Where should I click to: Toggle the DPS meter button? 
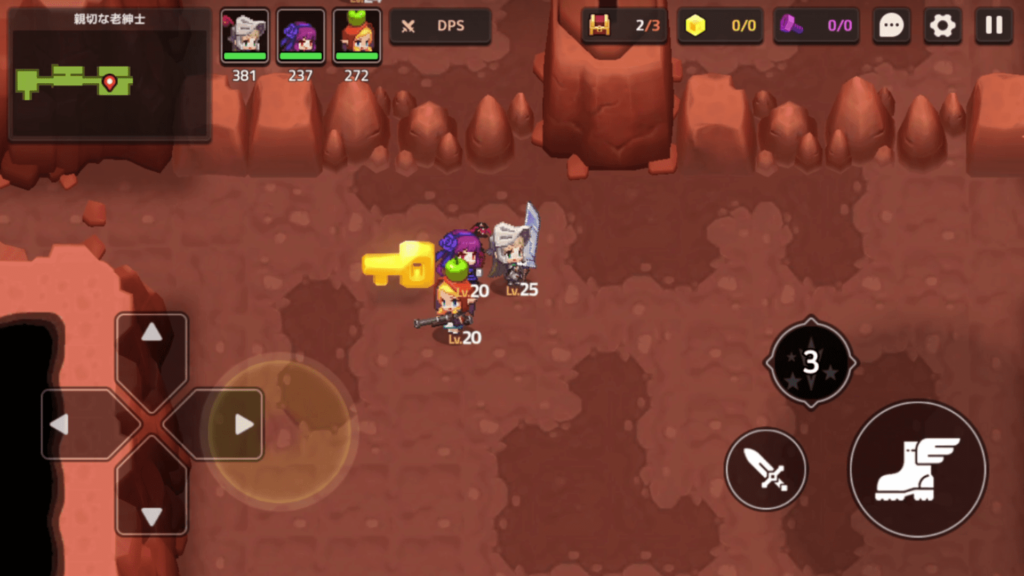coord(440,26)
